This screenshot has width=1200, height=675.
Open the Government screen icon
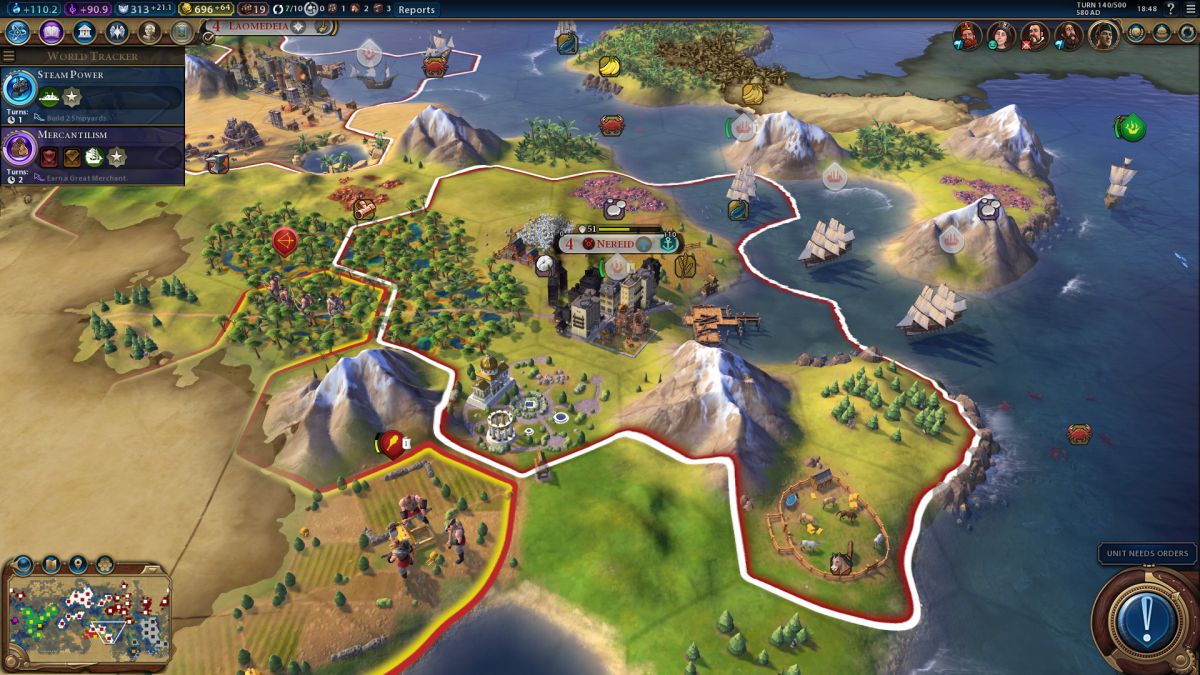tap(84, 33)
